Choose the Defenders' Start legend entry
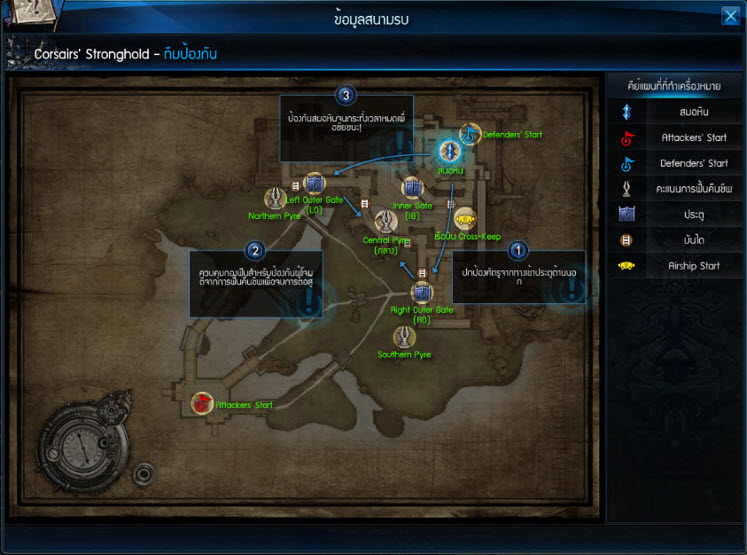This screenshot has height=555, width=747. (x=675, y=163)
